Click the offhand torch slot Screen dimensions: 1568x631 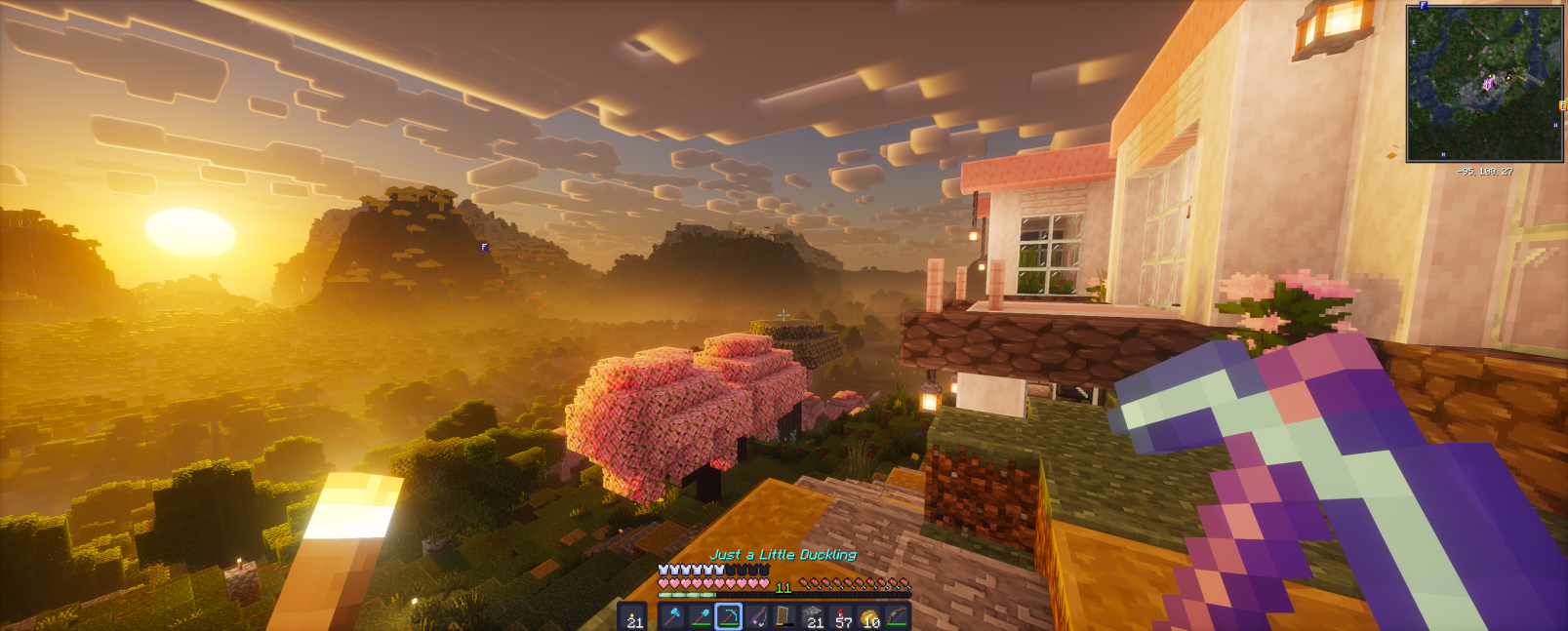pos(634,616)
